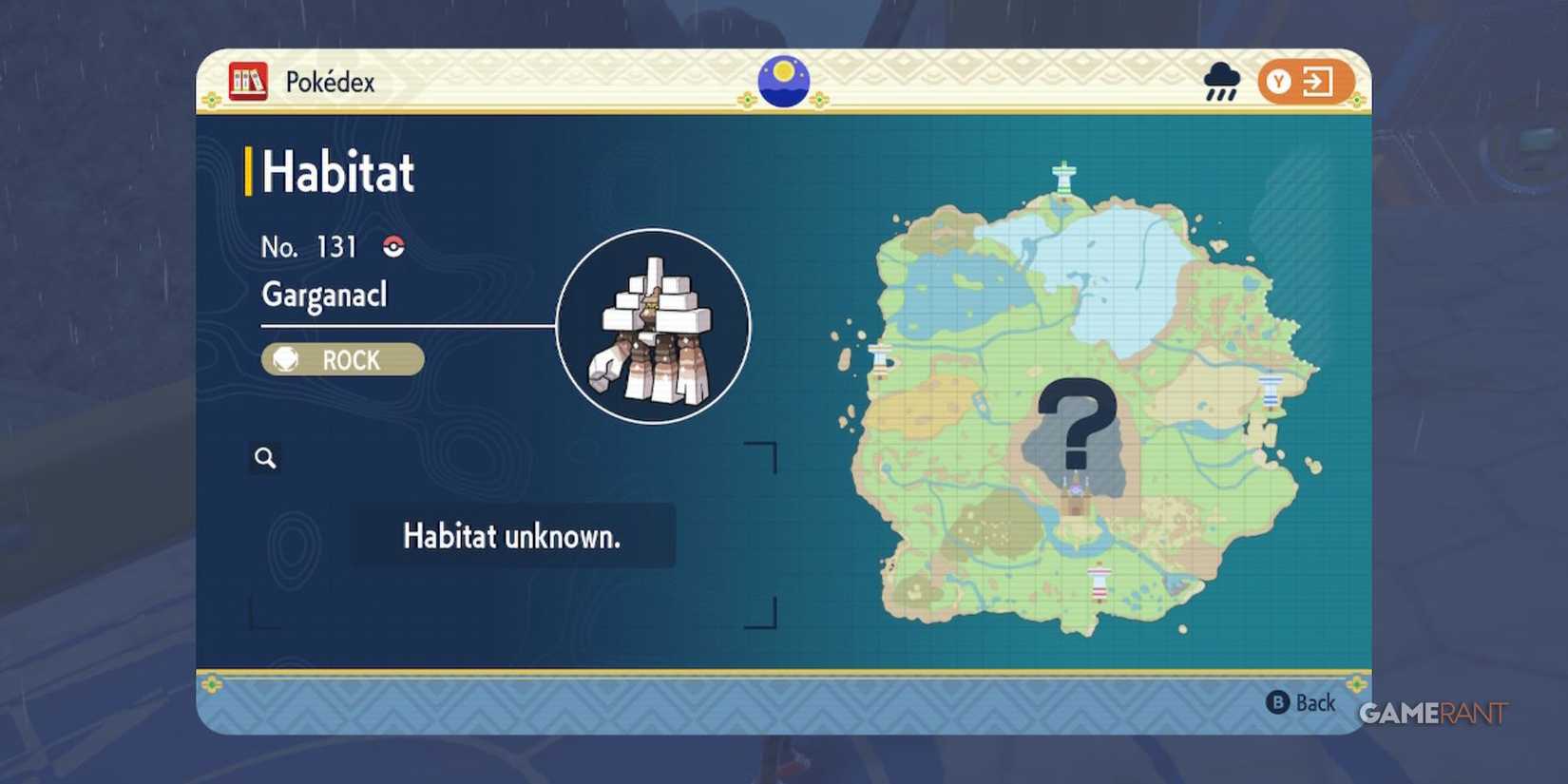Viewport: 1568px width, 784px height.
Task: Expand the Habitat section header
Action: point(337,171)
